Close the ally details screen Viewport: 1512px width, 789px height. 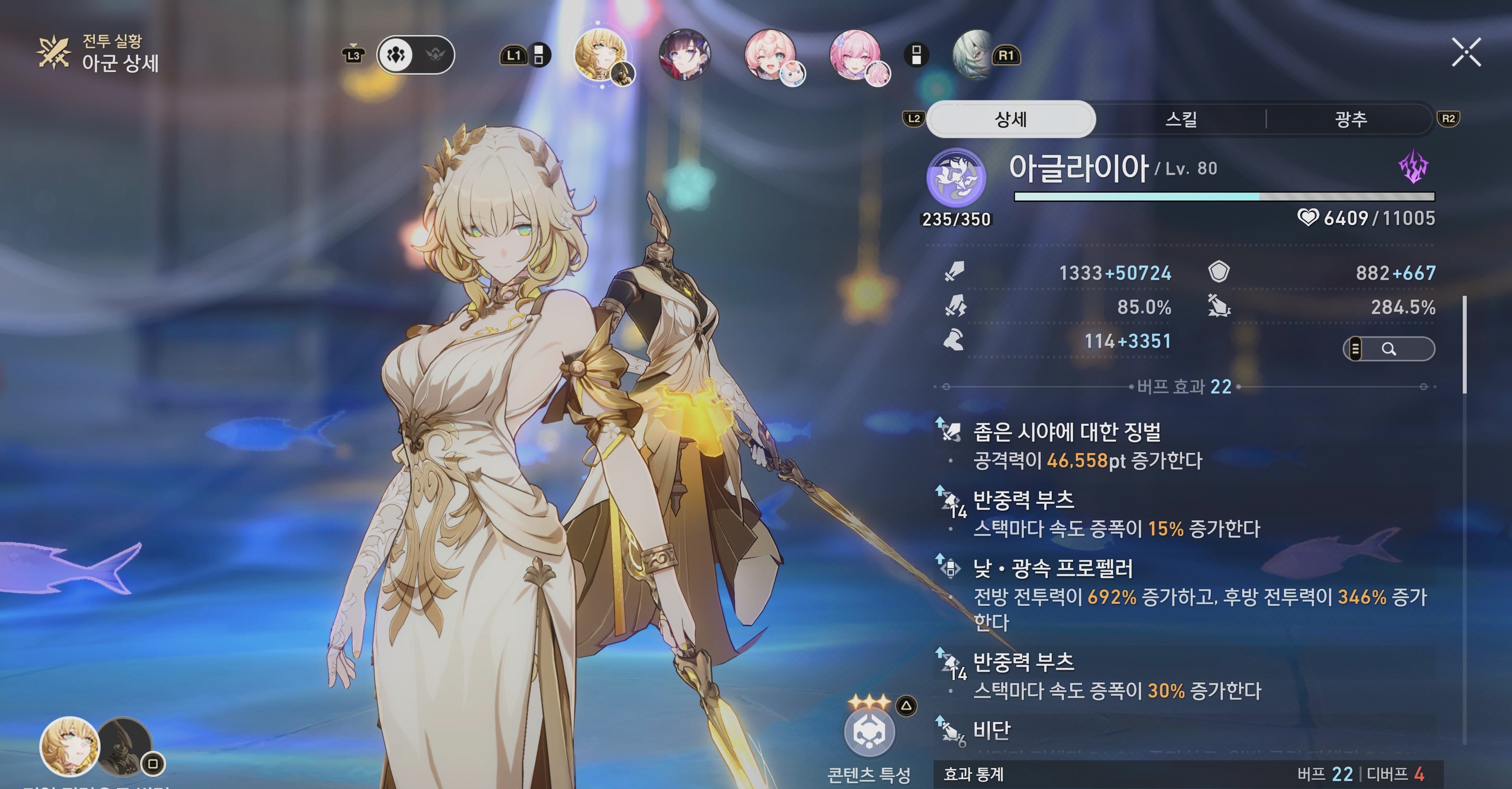pos(1466,52)
